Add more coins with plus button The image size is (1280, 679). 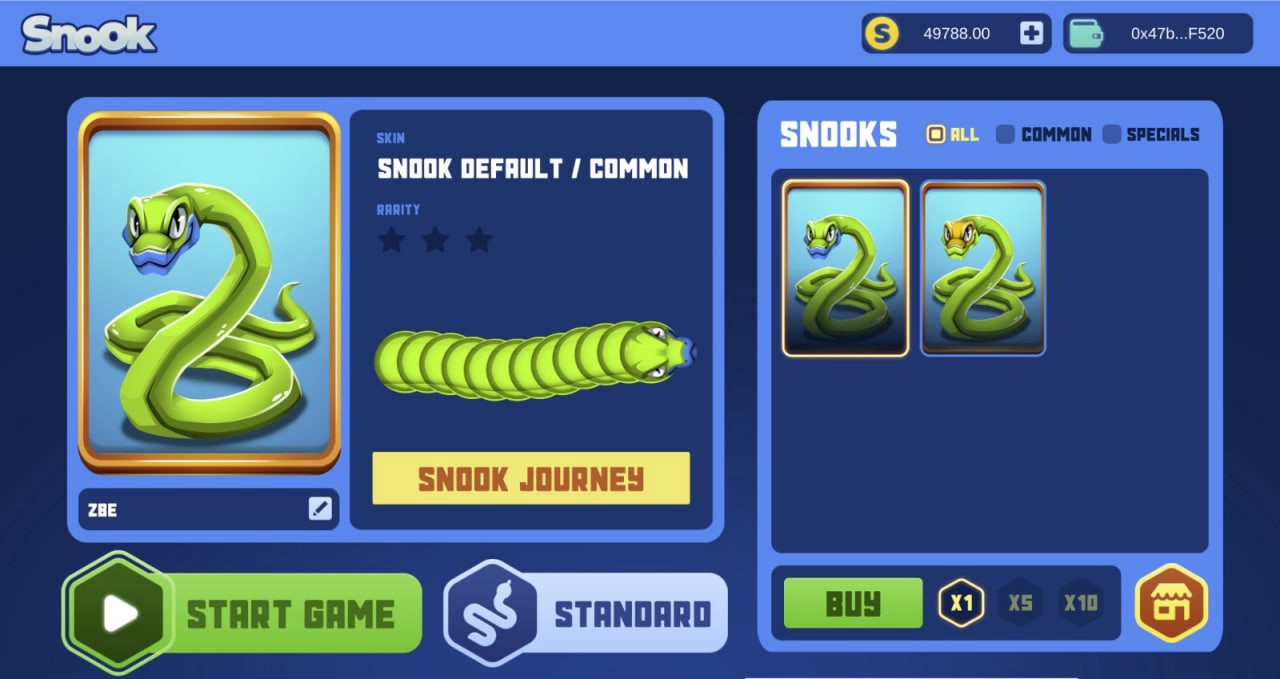click(1031, 34)
